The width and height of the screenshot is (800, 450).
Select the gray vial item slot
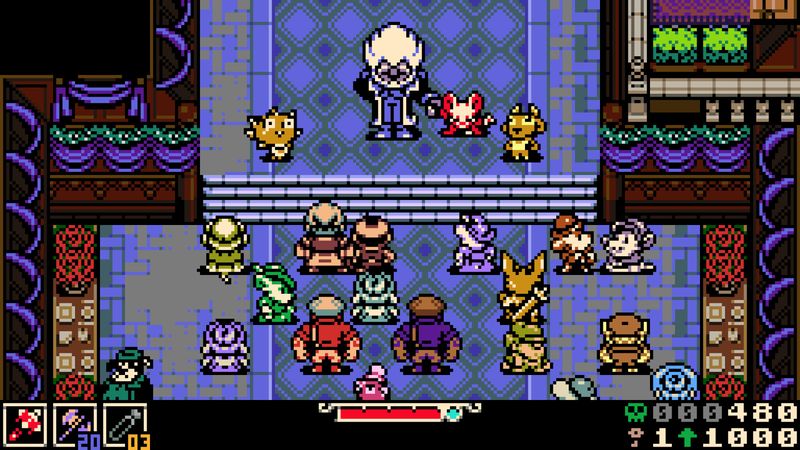124,425
